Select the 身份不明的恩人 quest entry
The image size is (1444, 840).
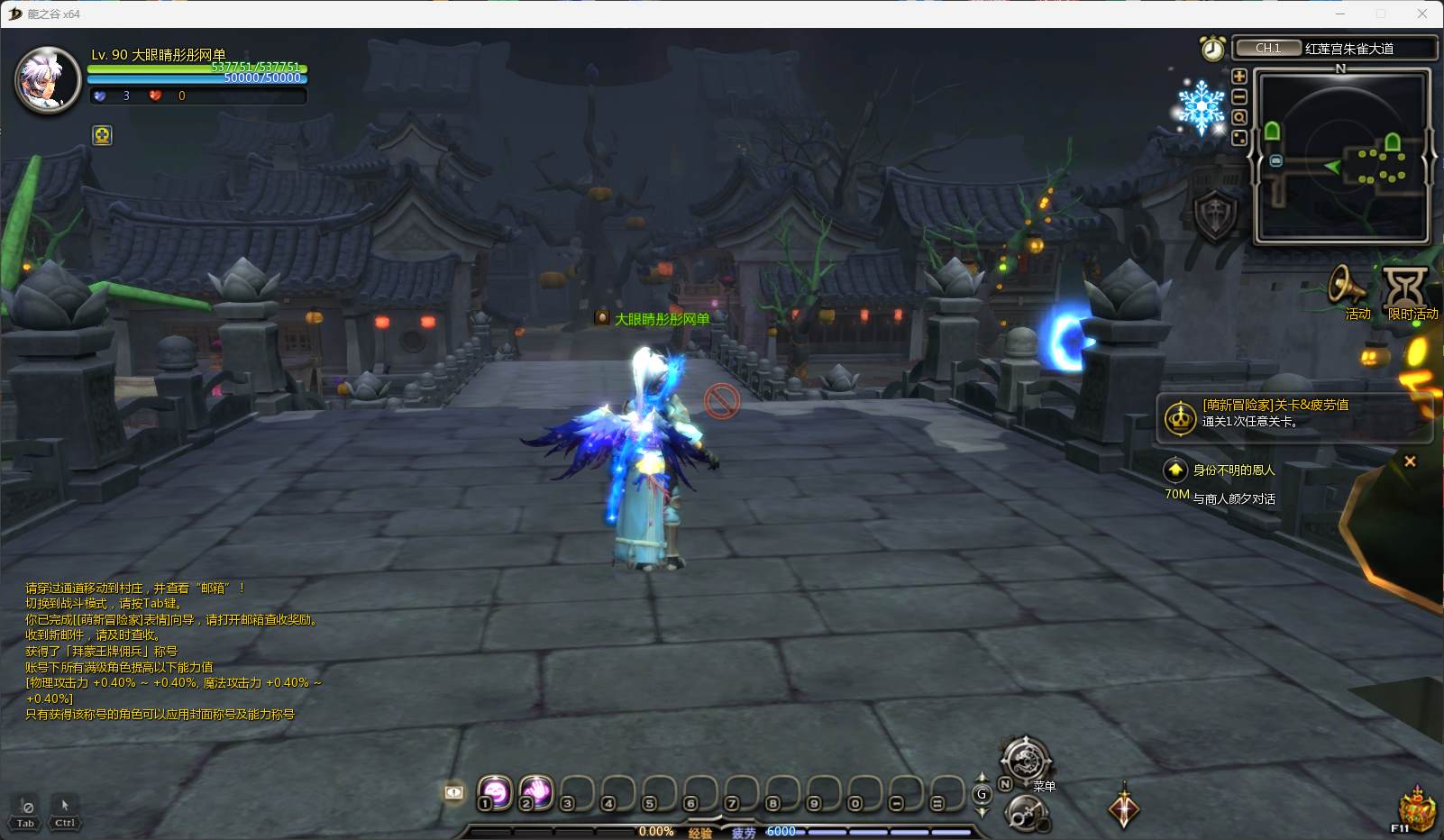tap(1233, 470)
